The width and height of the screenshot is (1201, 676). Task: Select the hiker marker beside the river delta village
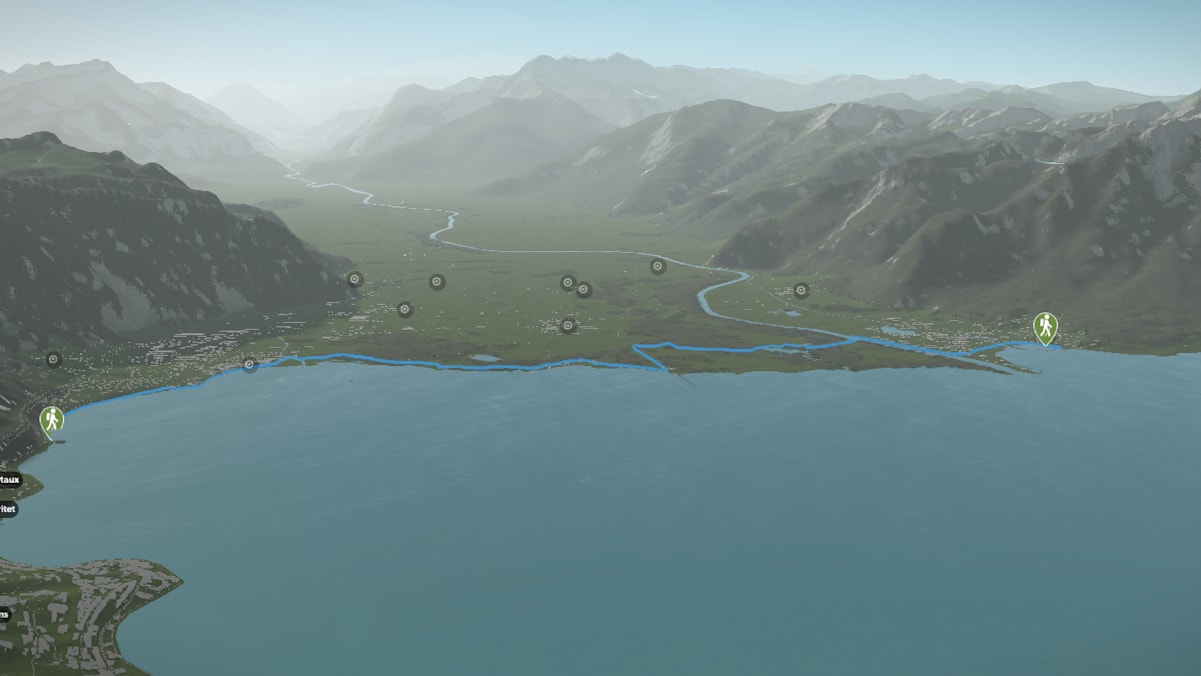pos(1045,326)
